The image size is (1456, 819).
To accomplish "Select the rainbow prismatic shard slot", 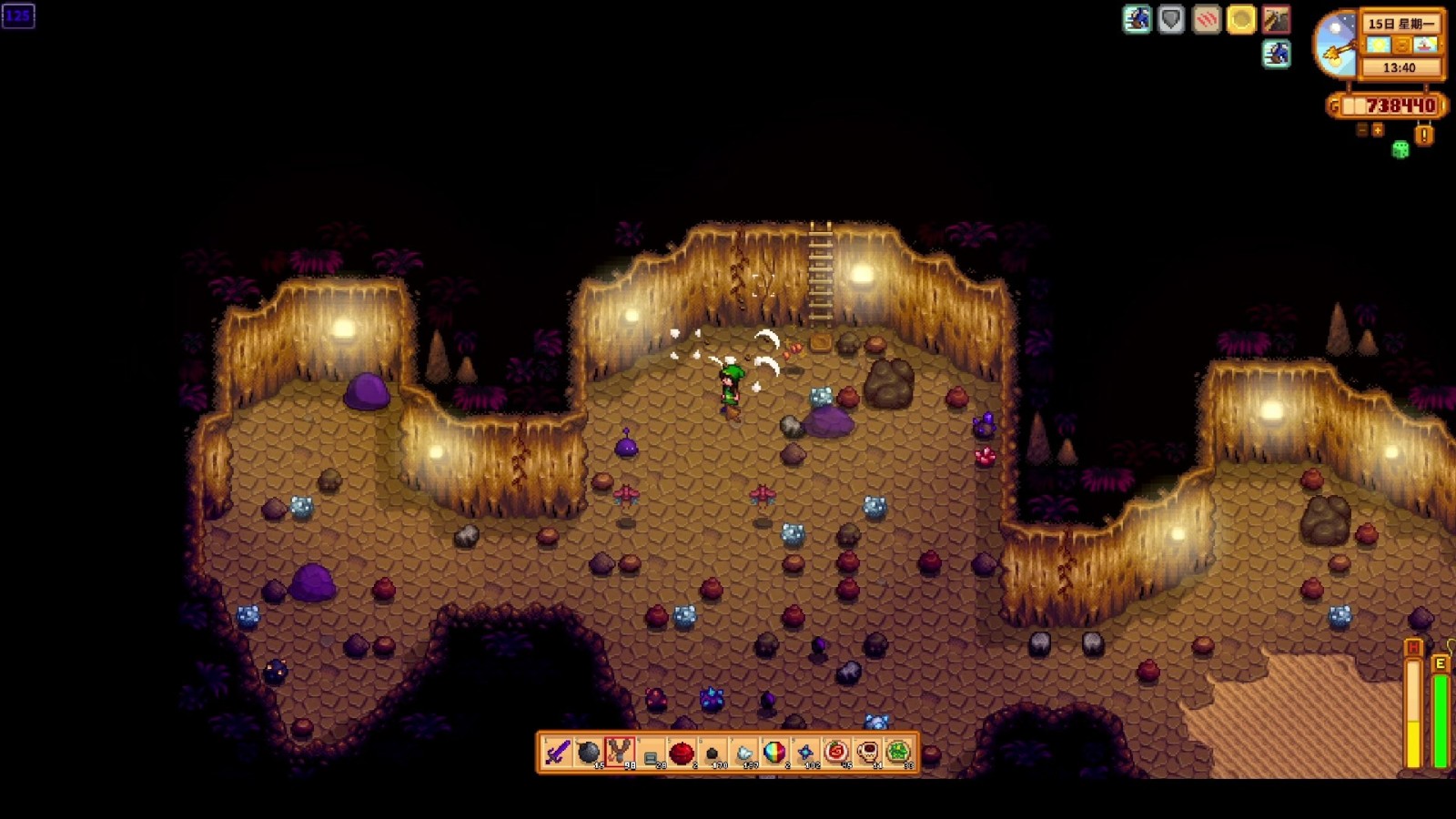I will pyautogui.click(x=774, y=753).
